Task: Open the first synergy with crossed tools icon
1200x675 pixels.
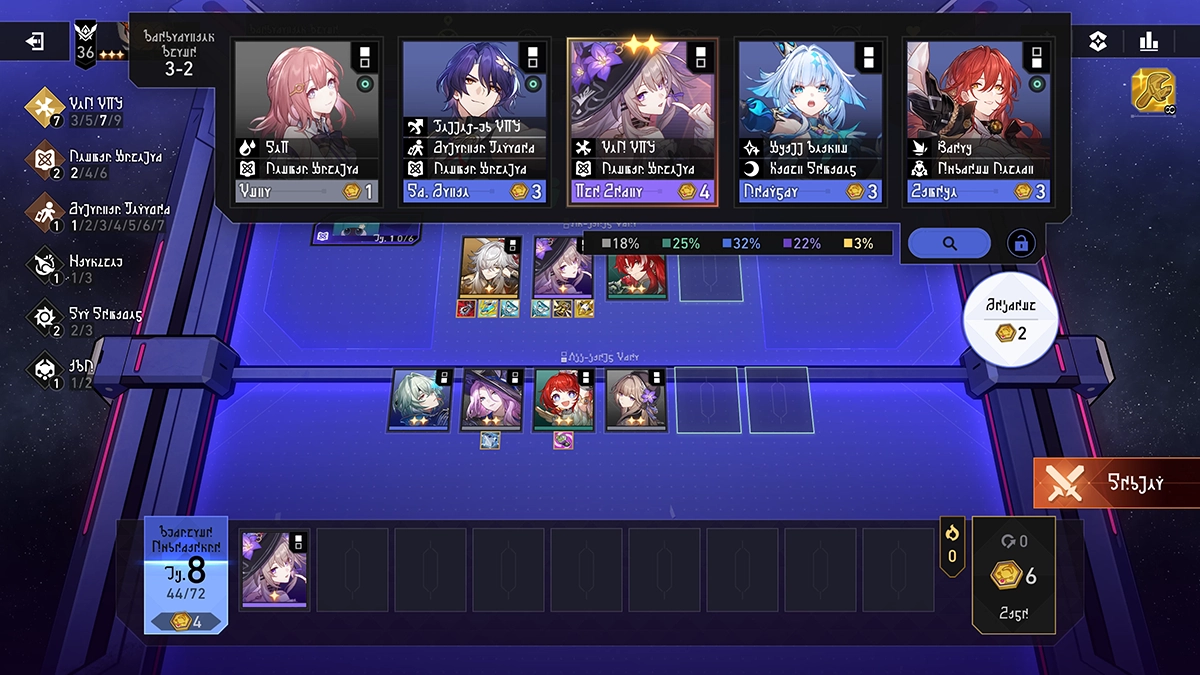Action: (x=44, y=108)
